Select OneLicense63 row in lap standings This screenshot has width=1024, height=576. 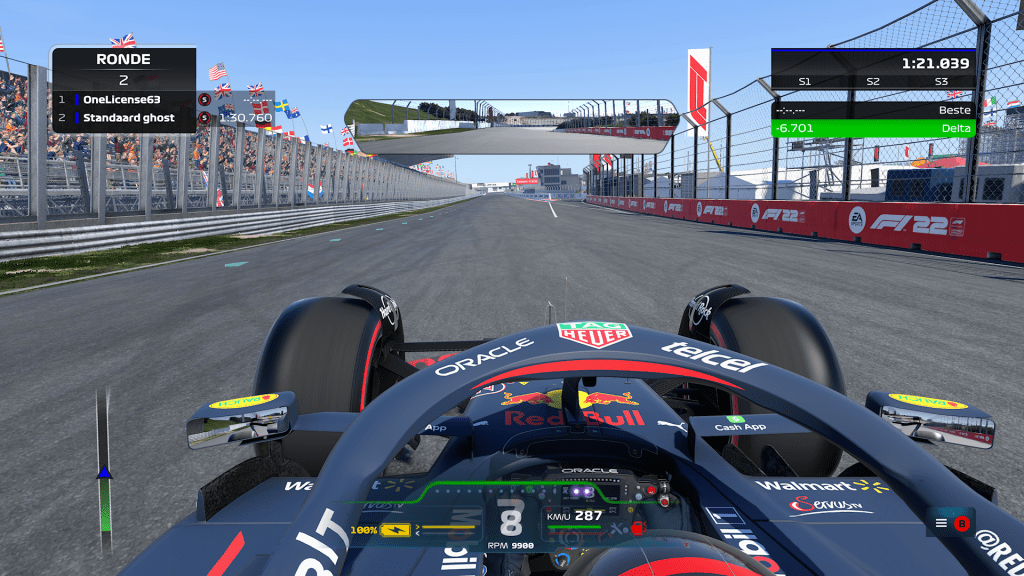[124, 99]
